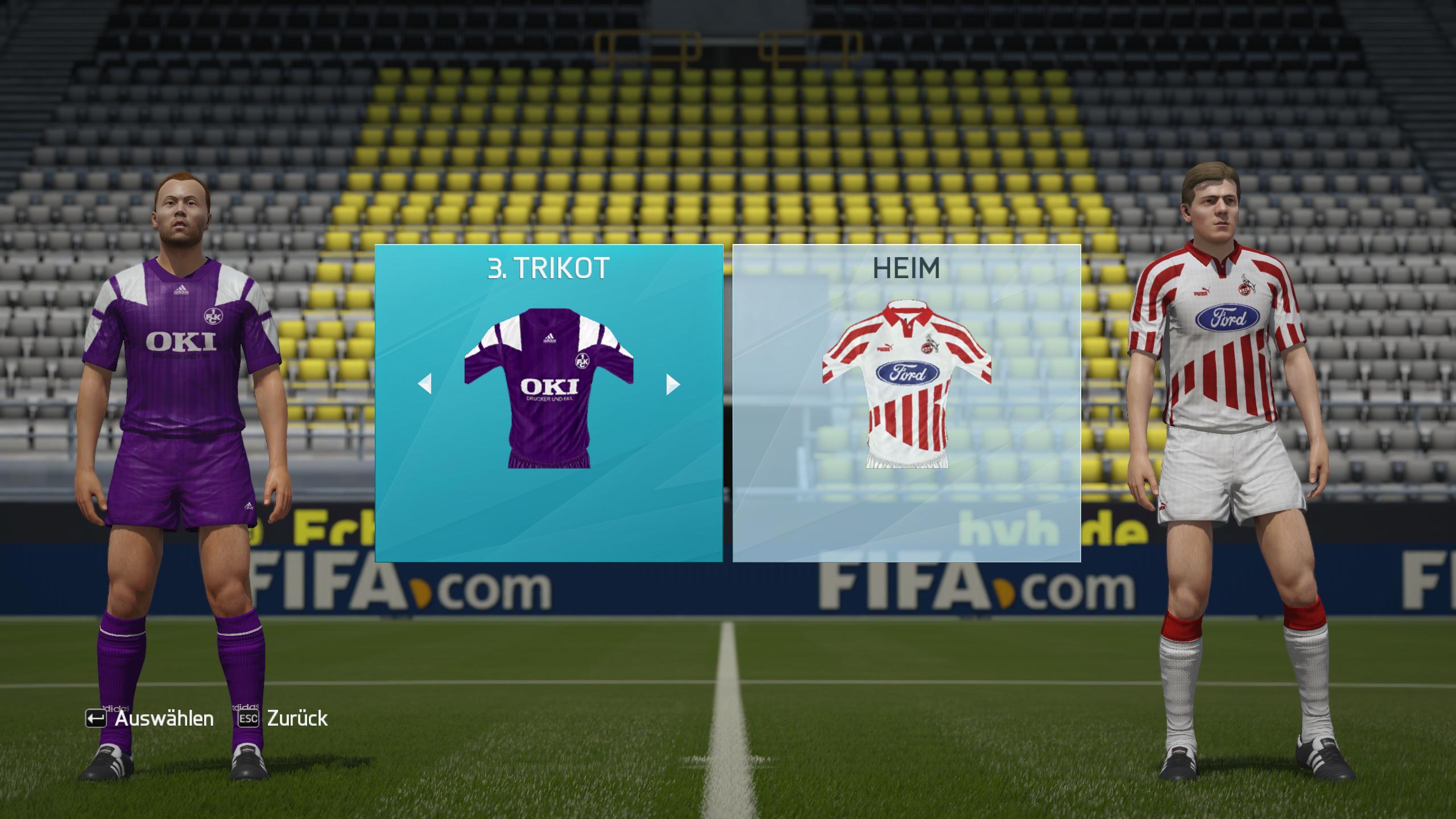Go back with Zurück
The width and height of the screenshot is (1456, 819).
coord(283,718)
